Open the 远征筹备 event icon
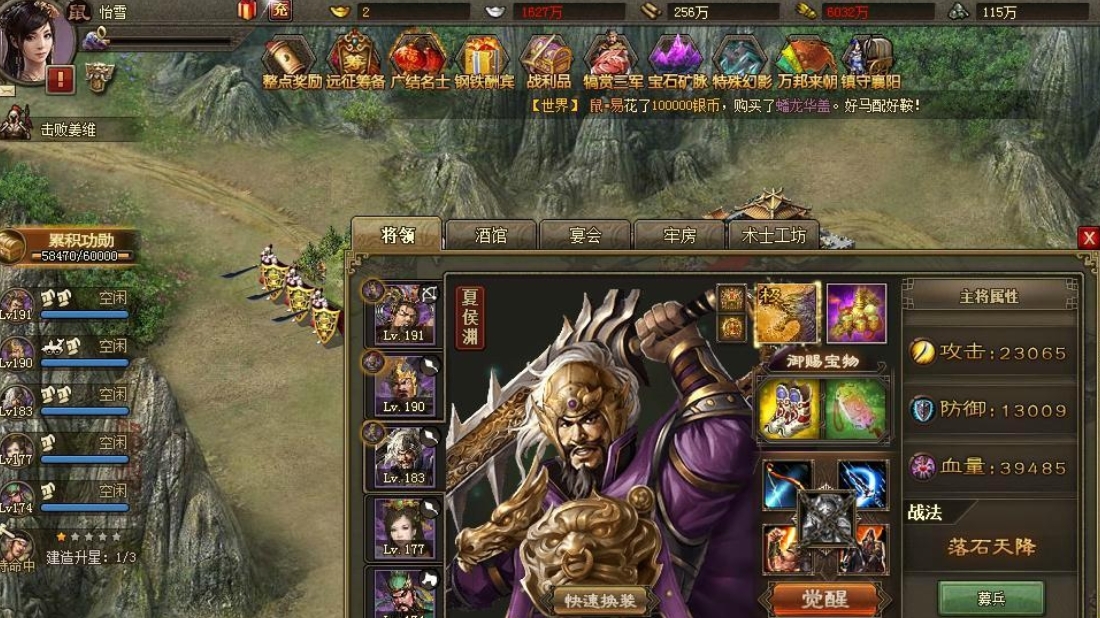Image resolution: width=1100 pixels, height=618 pixels. tap(355, 62)
